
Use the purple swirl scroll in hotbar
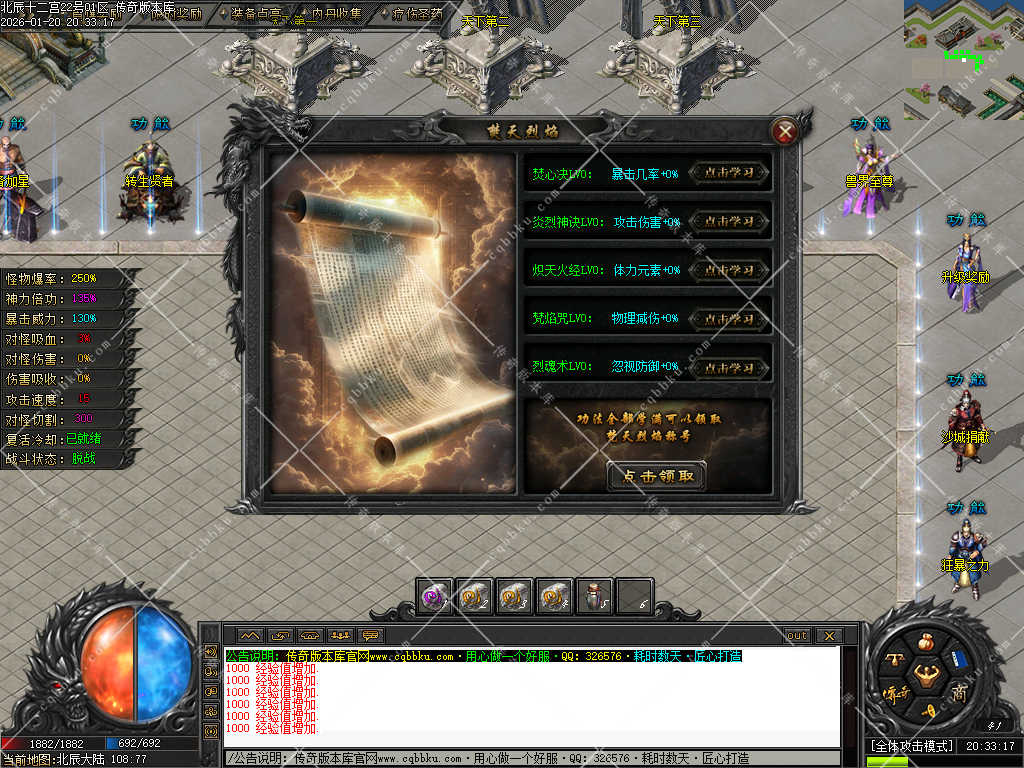point(434,596)
